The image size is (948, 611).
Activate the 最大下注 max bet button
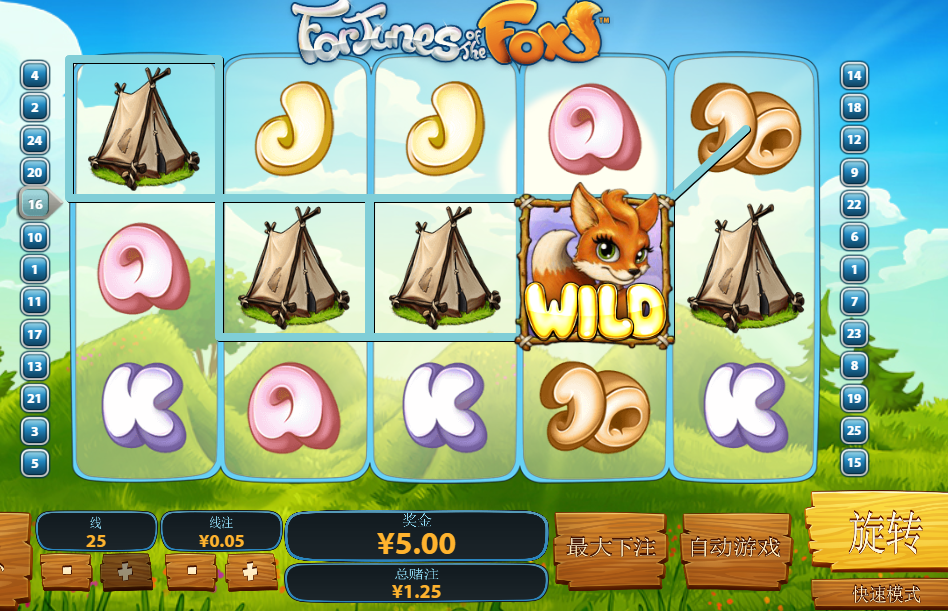(610, 547)
